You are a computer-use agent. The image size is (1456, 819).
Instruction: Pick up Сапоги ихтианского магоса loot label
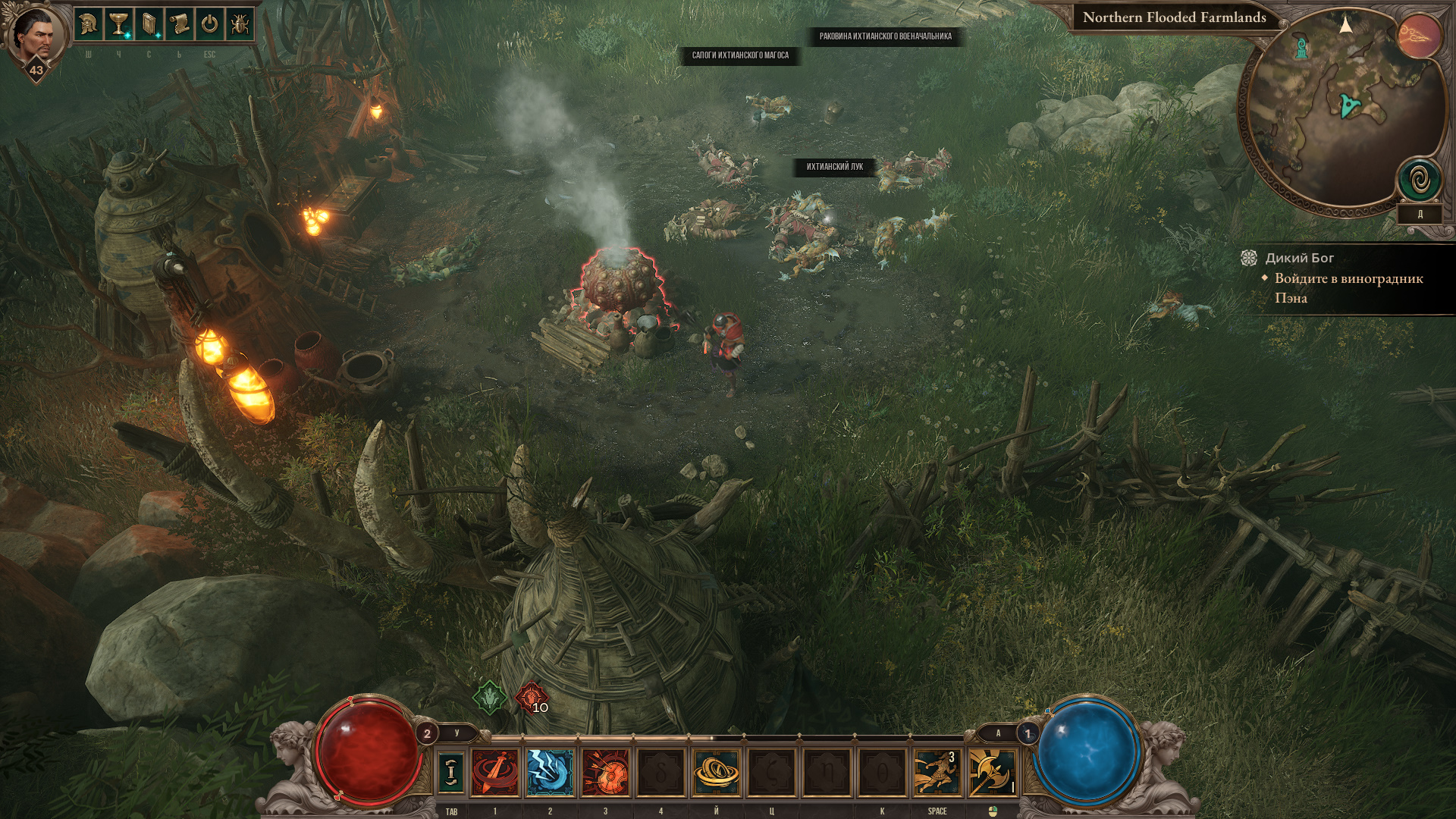[x=740, y=55]
